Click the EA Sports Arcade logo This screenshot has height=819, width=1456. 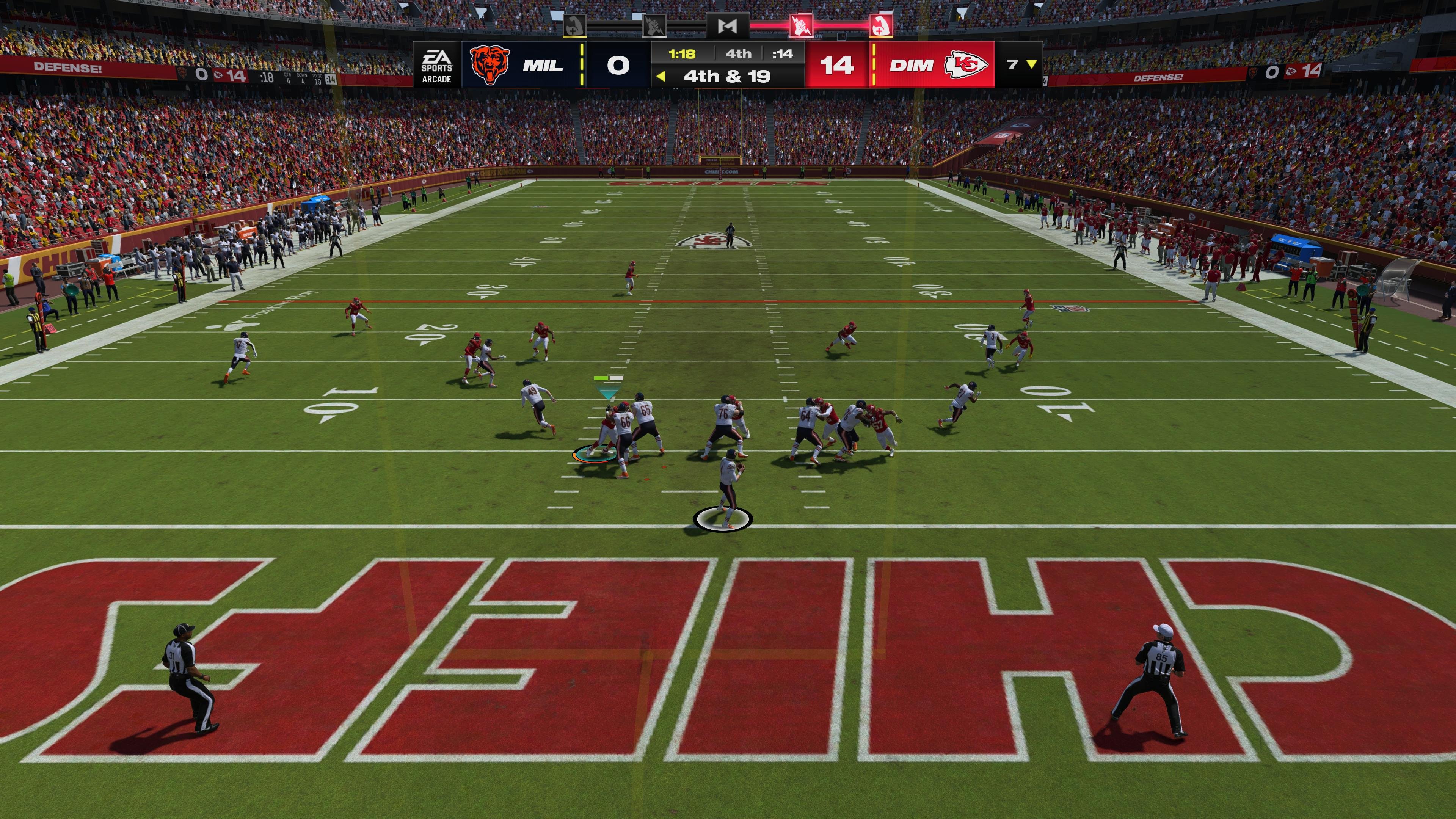[x=436, y=66]
